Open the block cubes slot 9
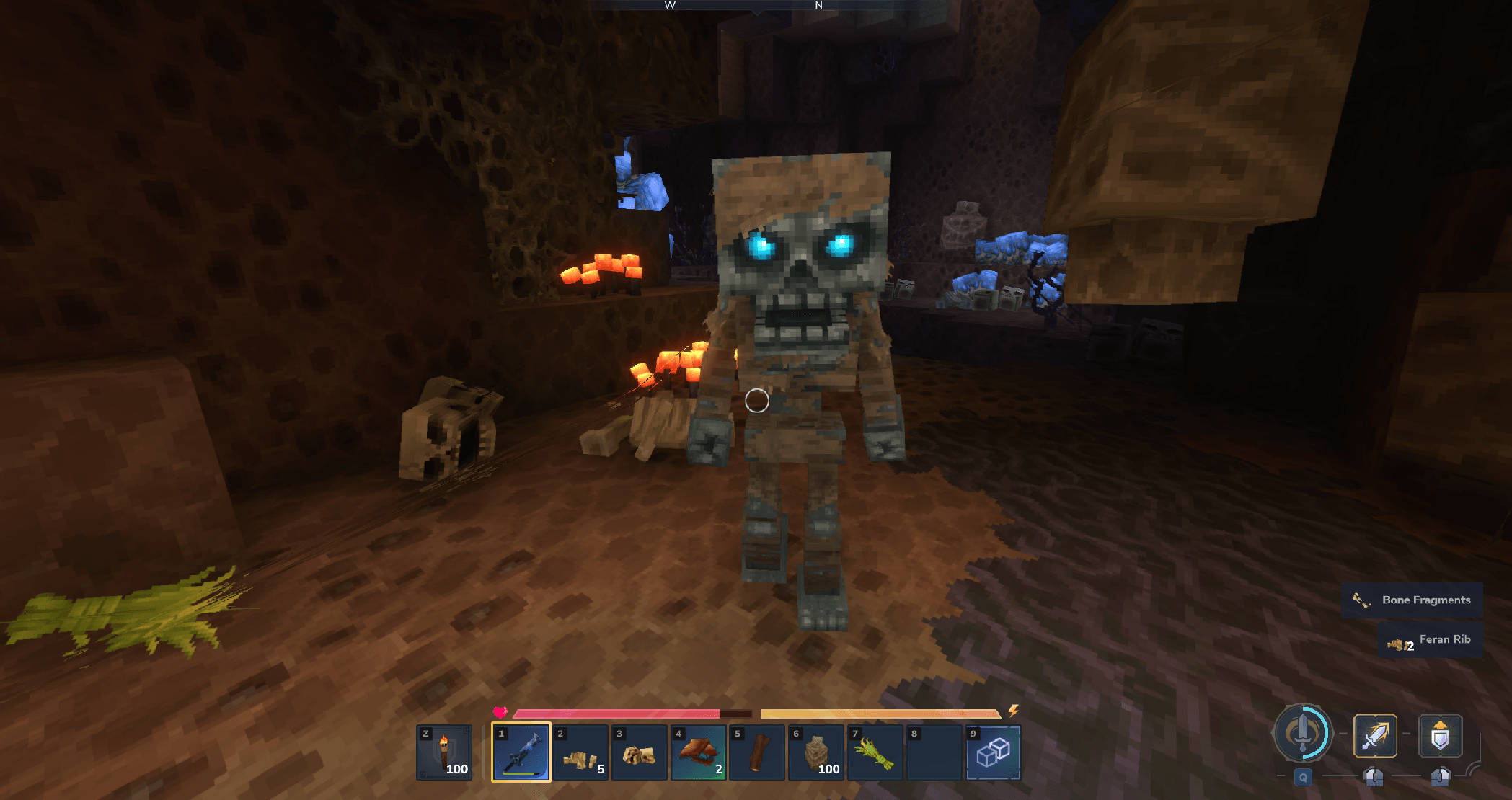The height and width of the screenshot is (800, 1512). pyautogui.click(x=993, y=752)
